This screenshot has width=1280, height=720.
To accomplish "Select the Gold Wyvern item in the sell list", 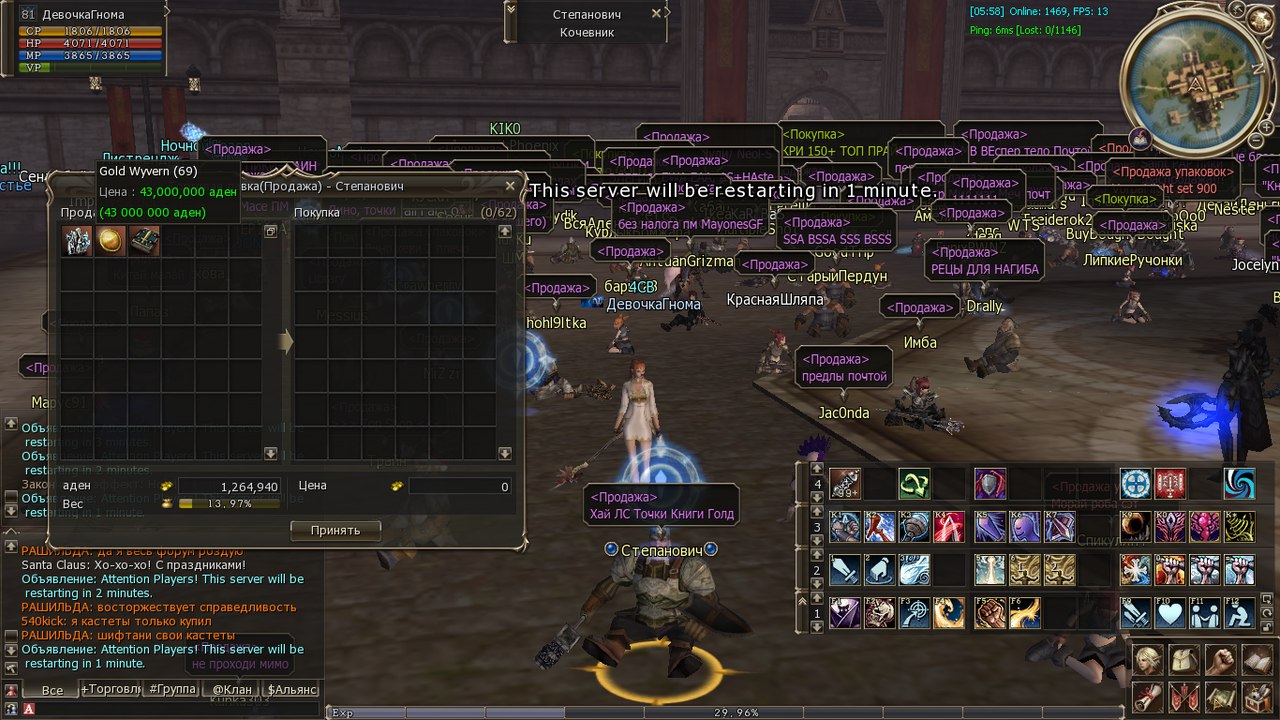I will [111, 241].
